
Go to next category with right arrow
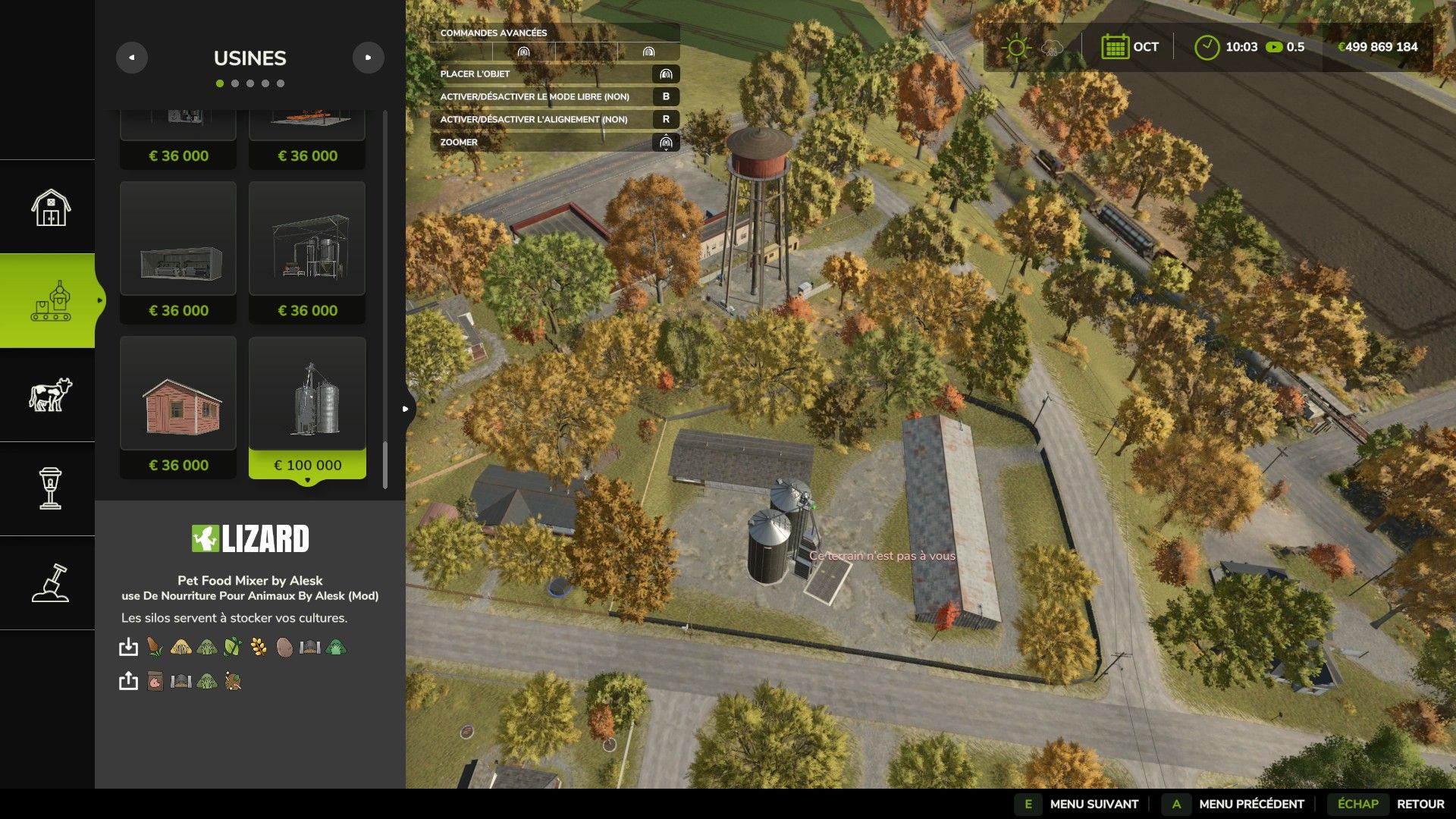point(369,58)
